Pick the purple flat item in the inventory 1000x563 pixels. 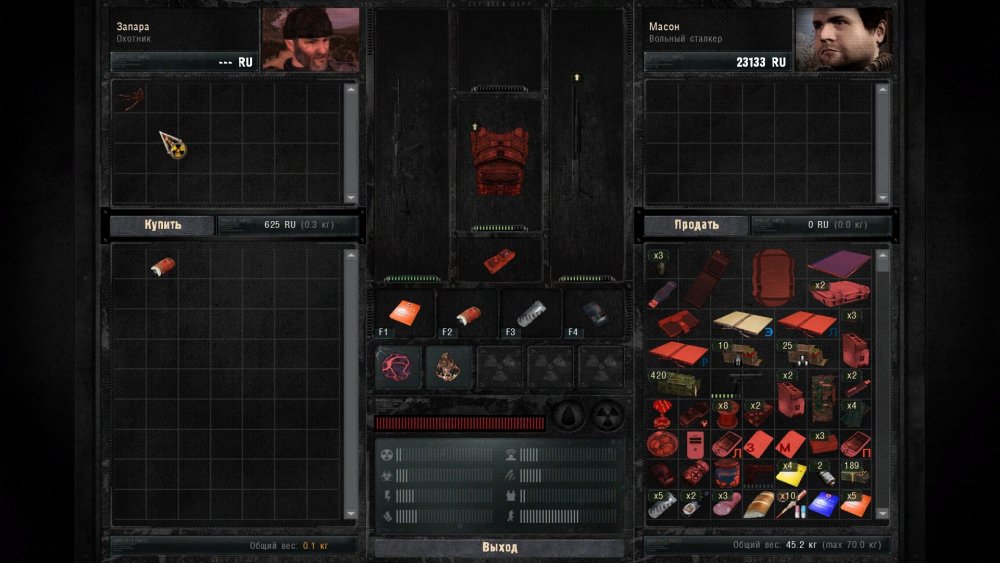coord(839,265)
